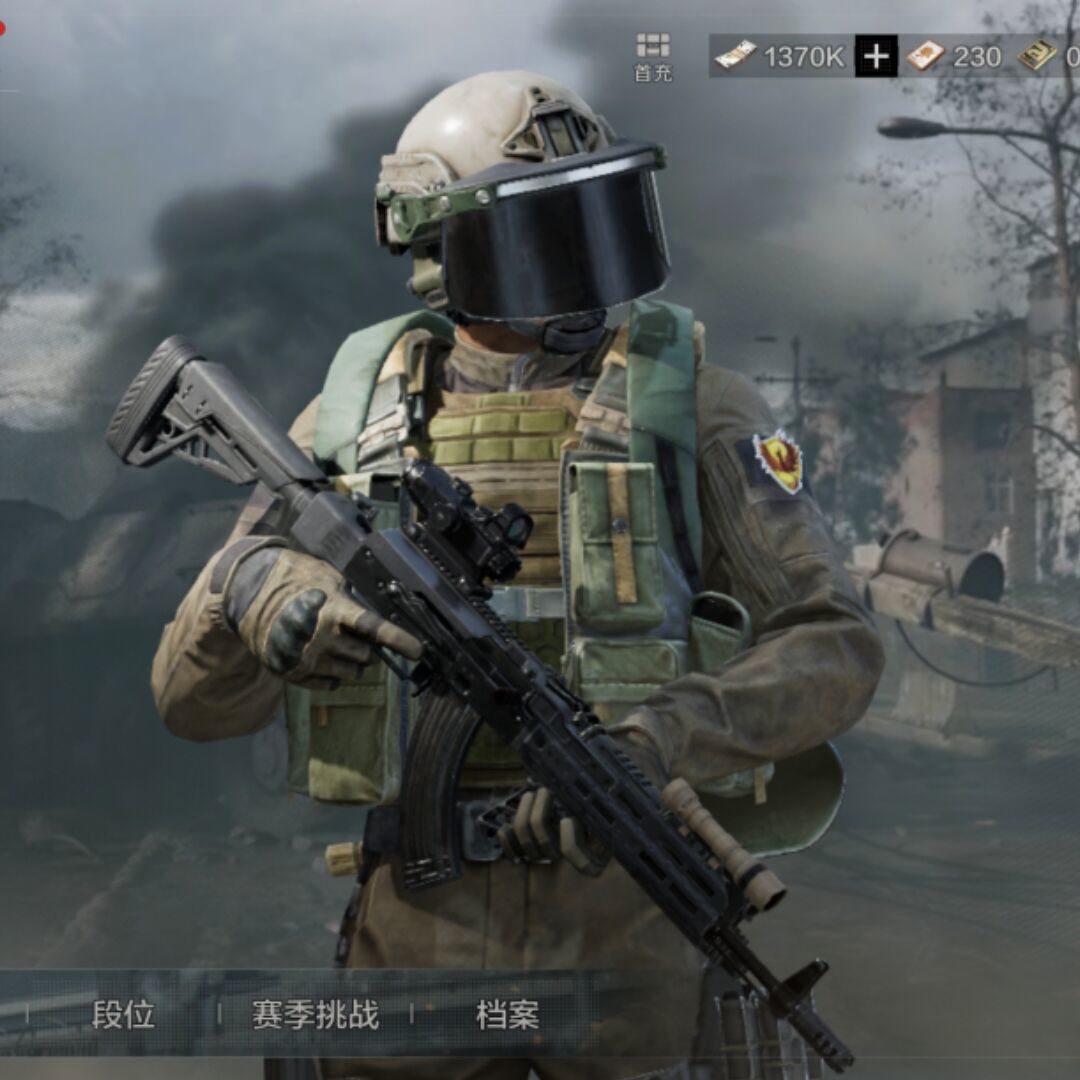Add more cash with the plus button
1080x1080 pixels.
coord(876,56)
